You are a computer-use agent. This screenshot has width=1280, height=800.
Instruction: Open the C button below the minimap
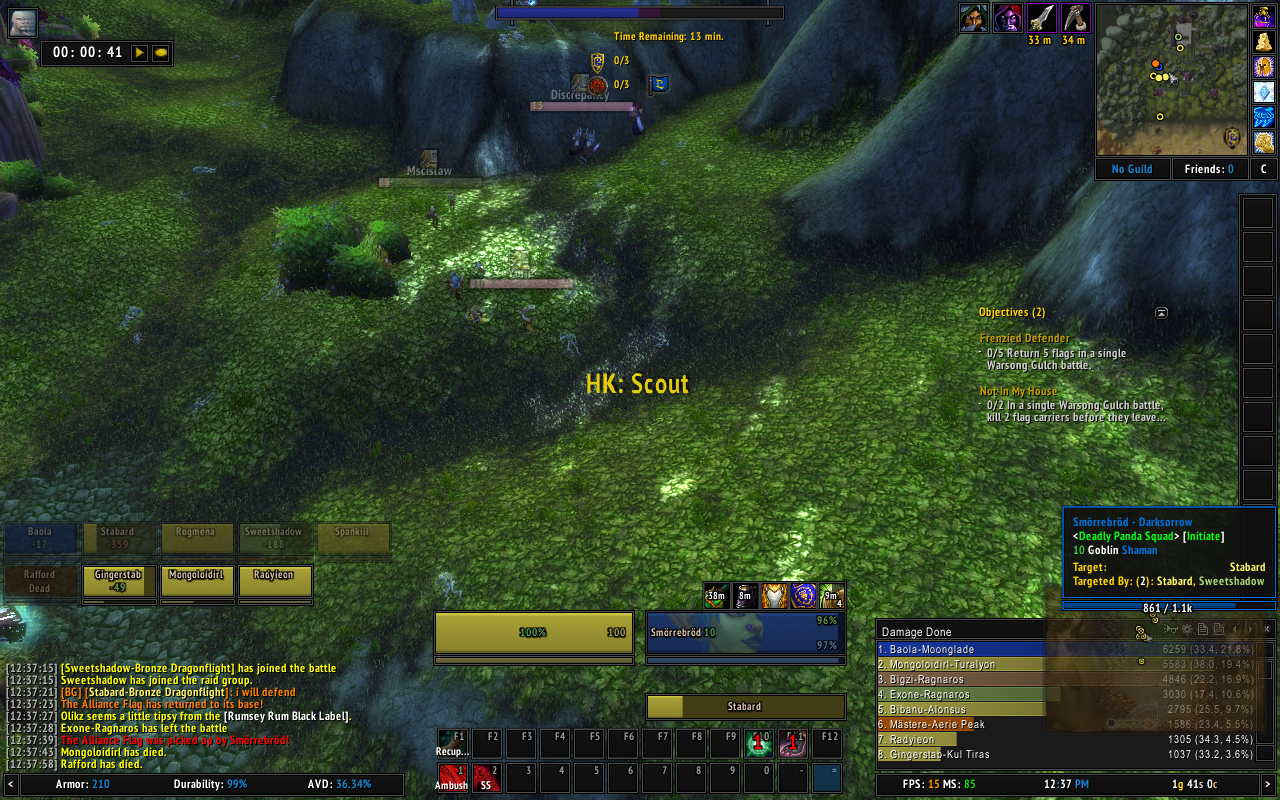[1263, 169]
